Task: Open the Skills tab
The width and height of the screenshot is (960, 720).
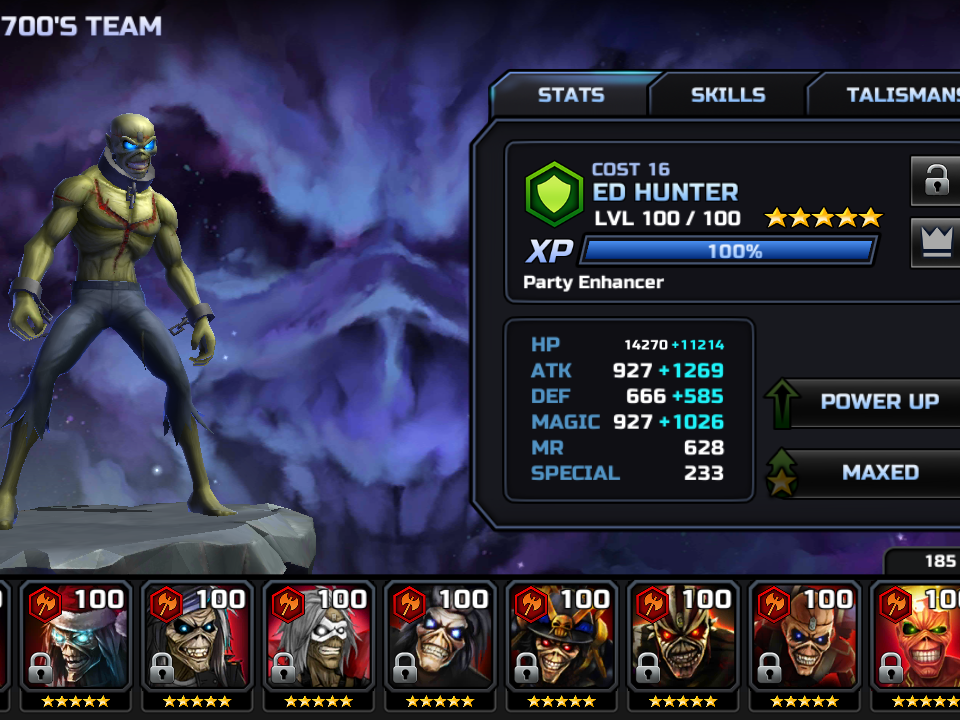Action: click(x=728, y=96)
